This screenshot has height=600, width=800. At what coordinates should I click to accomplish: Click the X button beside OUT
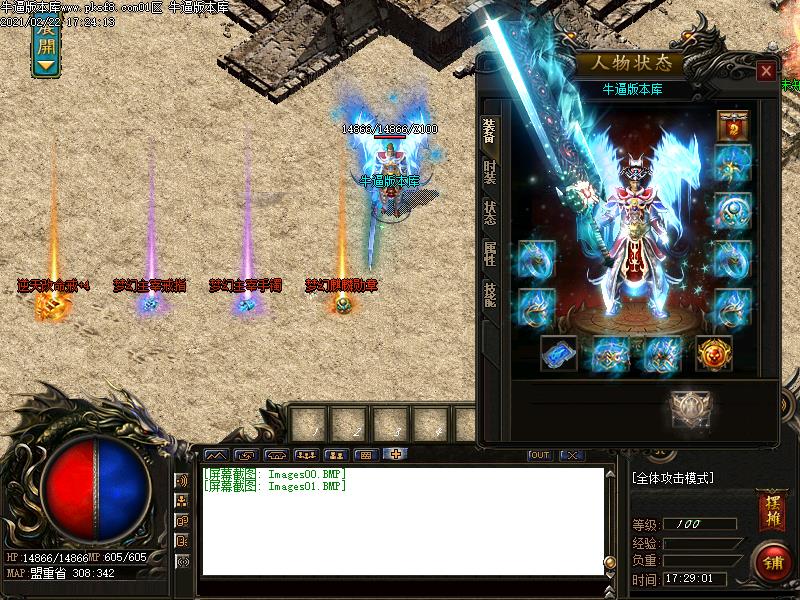(x=571, y=455)
